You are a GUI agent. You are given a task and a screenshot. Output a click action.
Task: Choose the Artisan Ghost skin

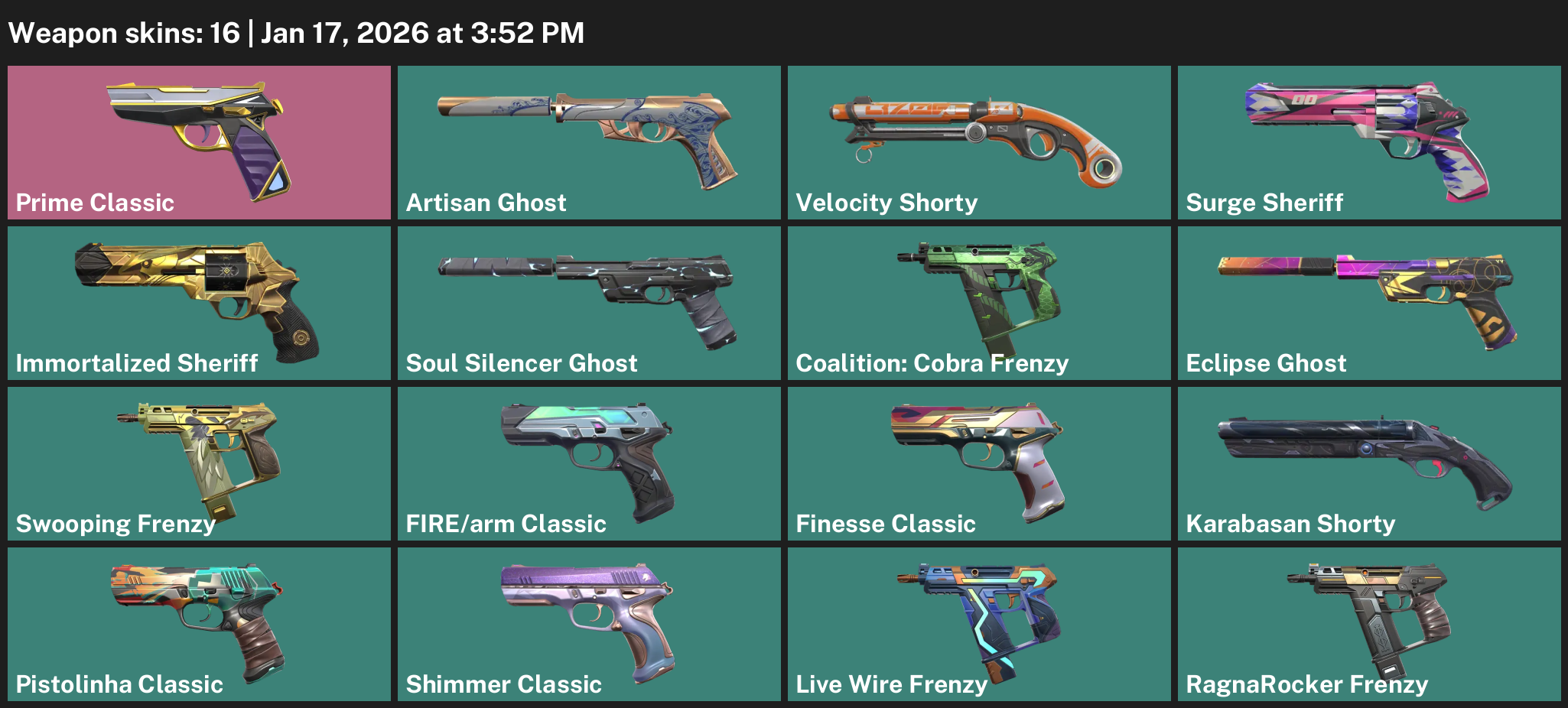point(589,142)
